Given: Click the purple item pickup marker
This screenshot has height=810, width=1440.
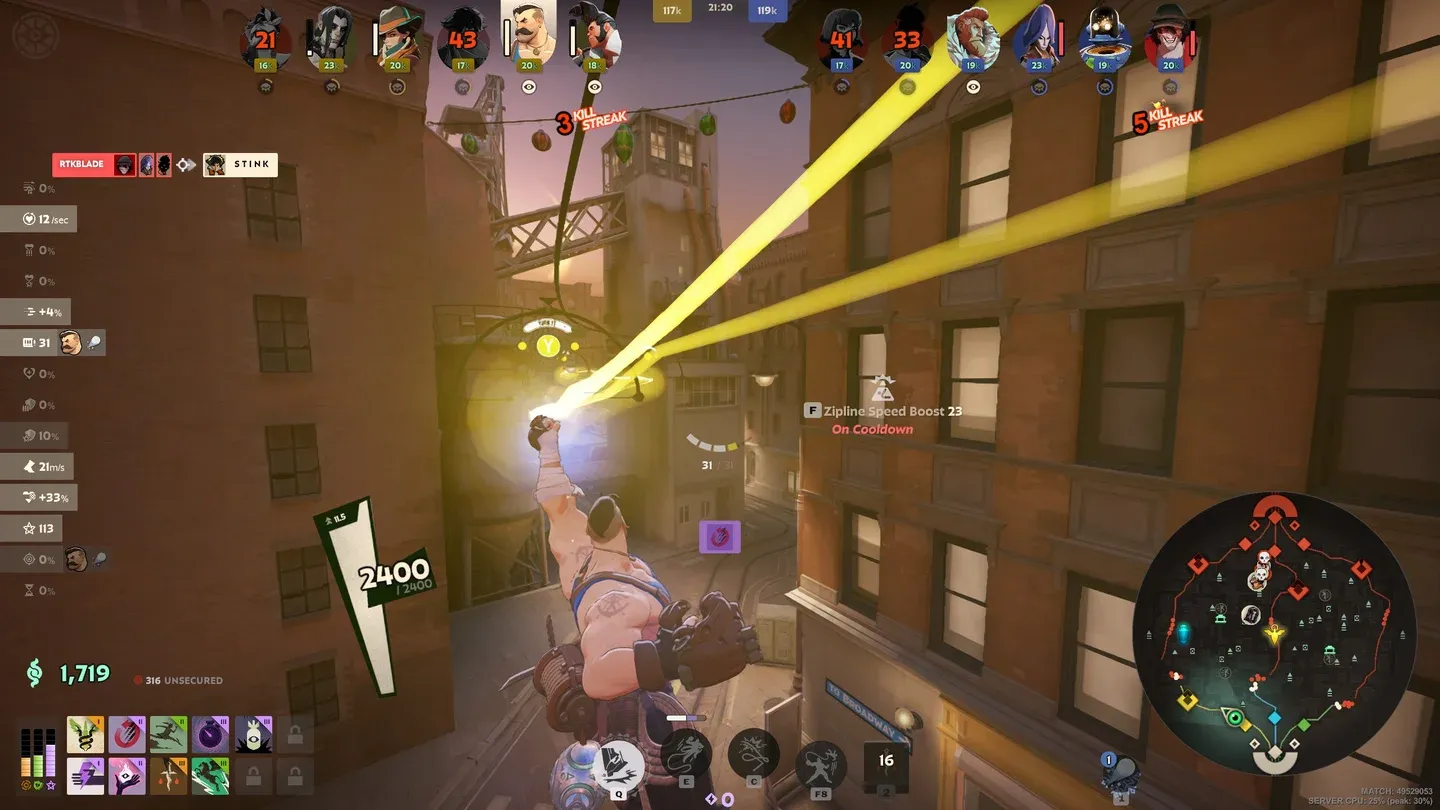Looking at the screenshot, I should pyautogui.click(x=719, y=537).
